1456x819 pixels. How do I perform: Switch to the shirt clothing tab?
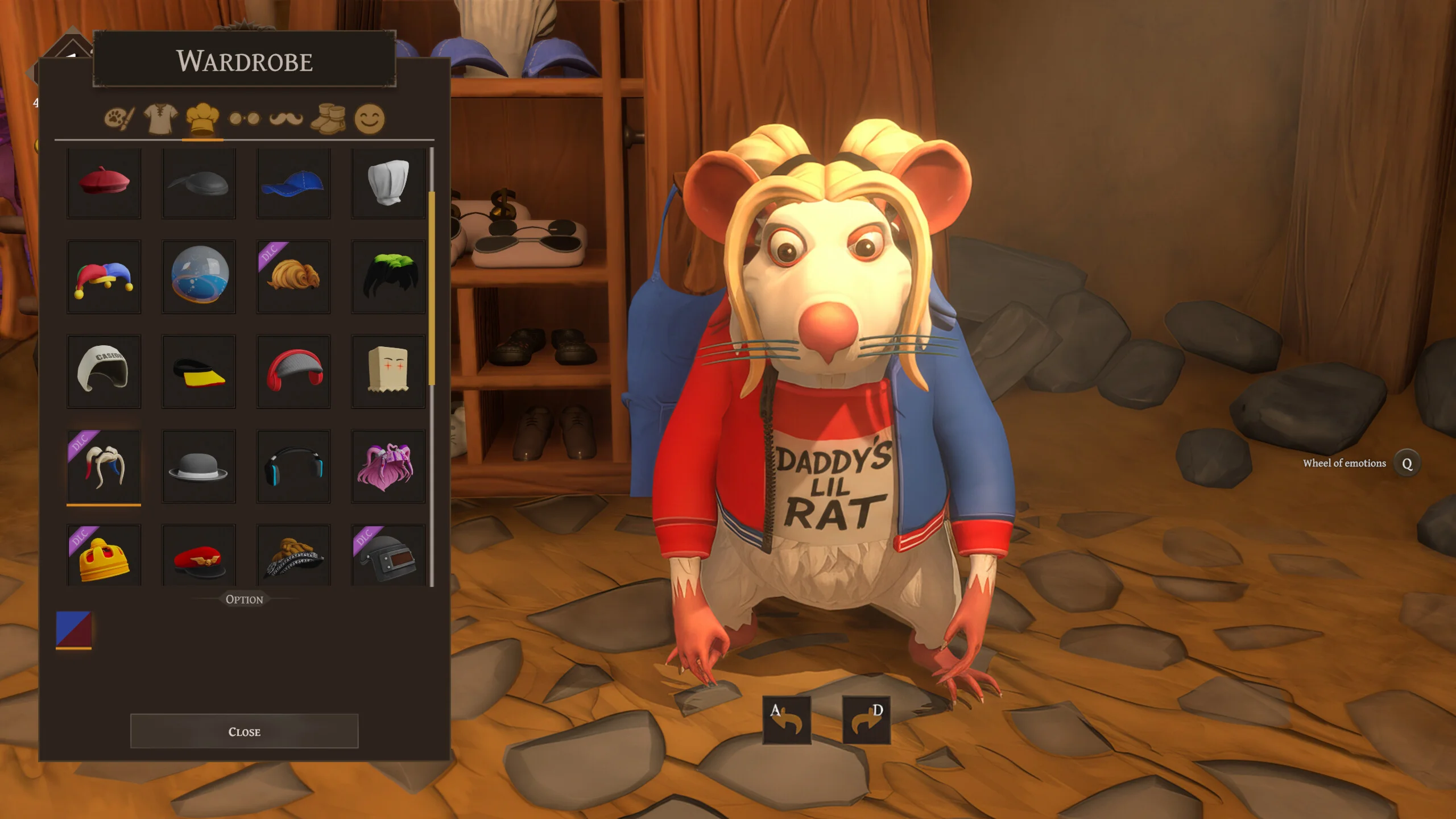coord(160,118)
